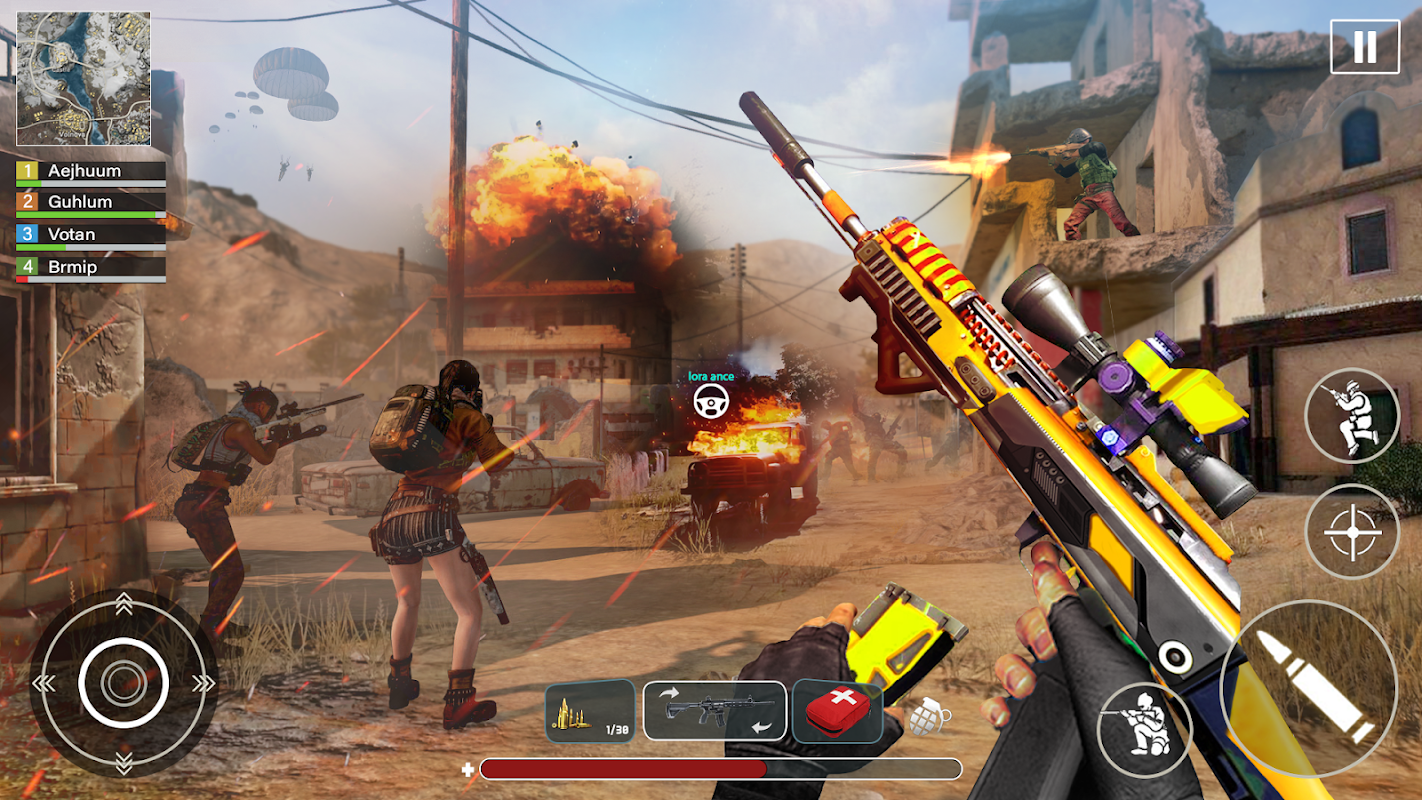Tap the kneeling soldier stance button
The image size is (1422, 800).
click(1351, 416)
